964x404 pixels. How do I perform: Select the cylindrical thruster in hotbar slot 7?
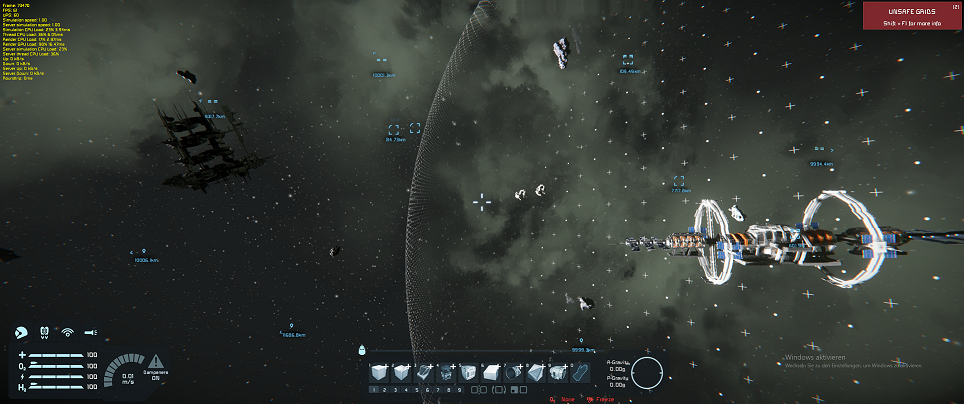515,372
